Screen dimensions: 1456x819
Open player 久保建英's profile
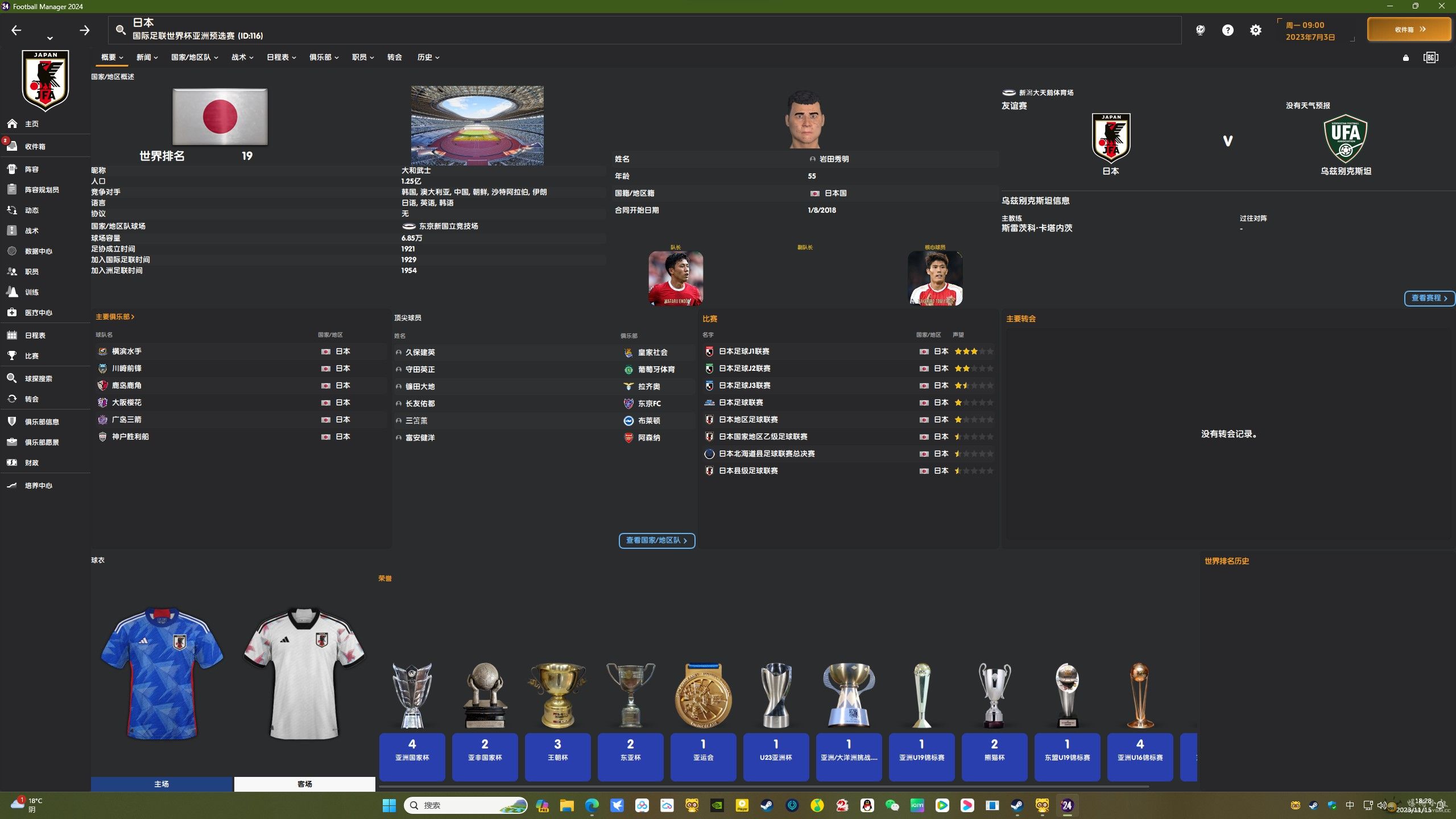tap(420, 353)
